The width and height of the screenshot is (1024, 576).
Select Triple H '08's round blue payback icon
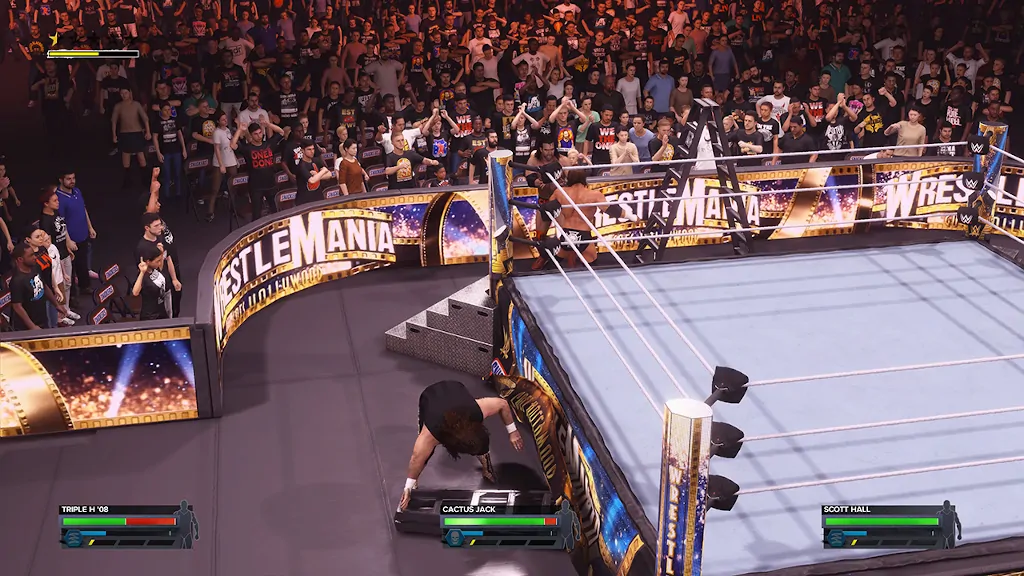click(x=71, y=537)
